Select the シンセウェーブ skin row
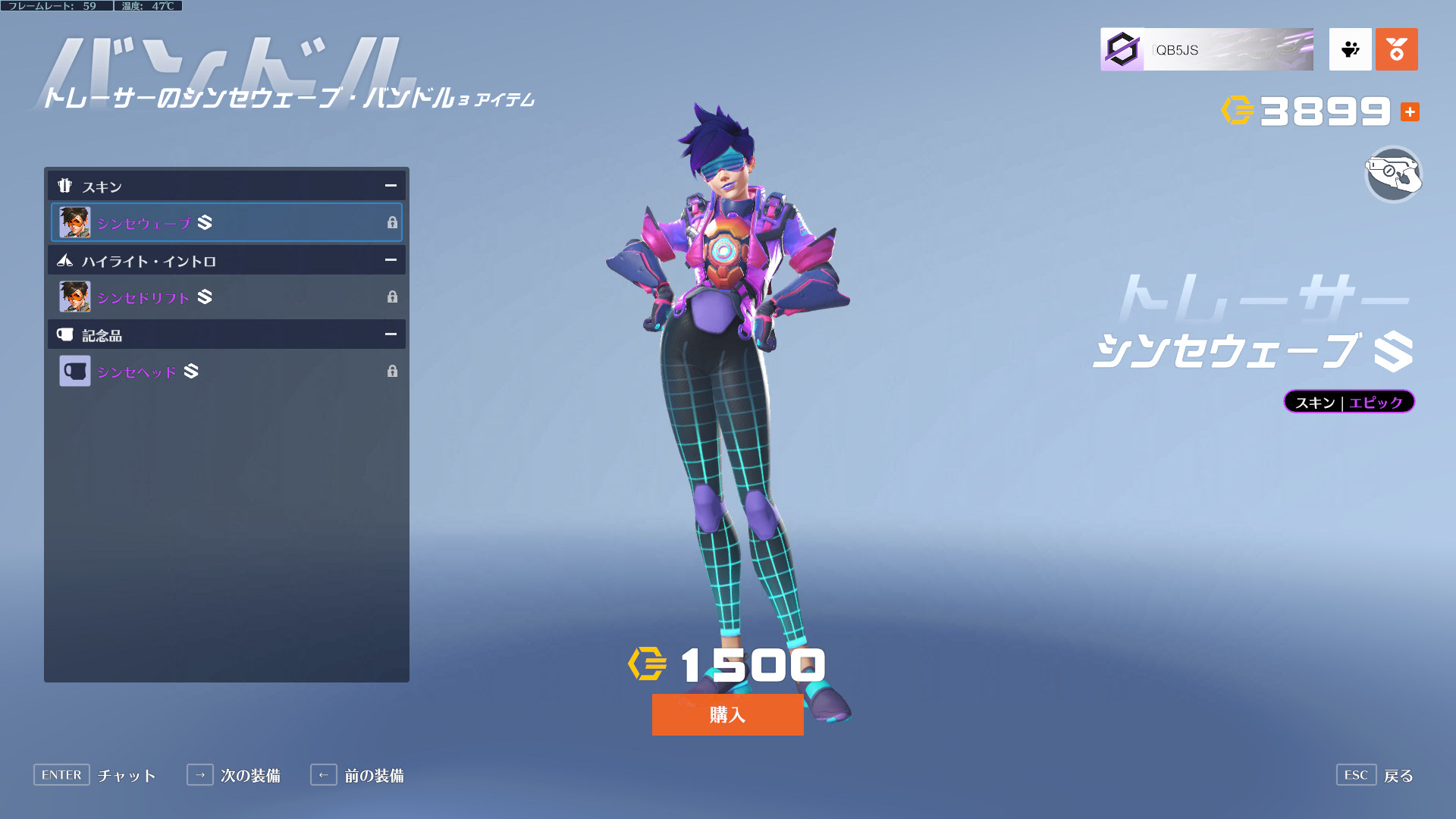This screenshot has height=819, width=1456. (x=226, y=222)
